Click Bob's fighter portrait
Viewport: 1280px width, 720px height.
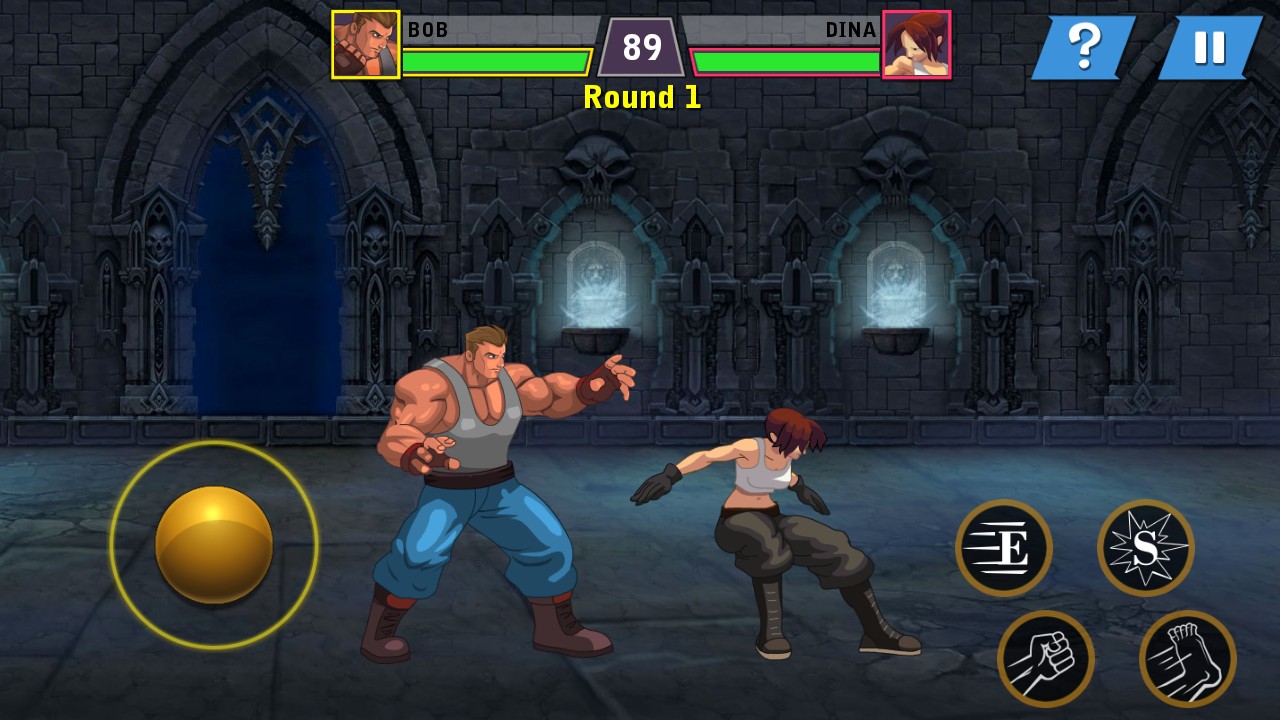366,45
